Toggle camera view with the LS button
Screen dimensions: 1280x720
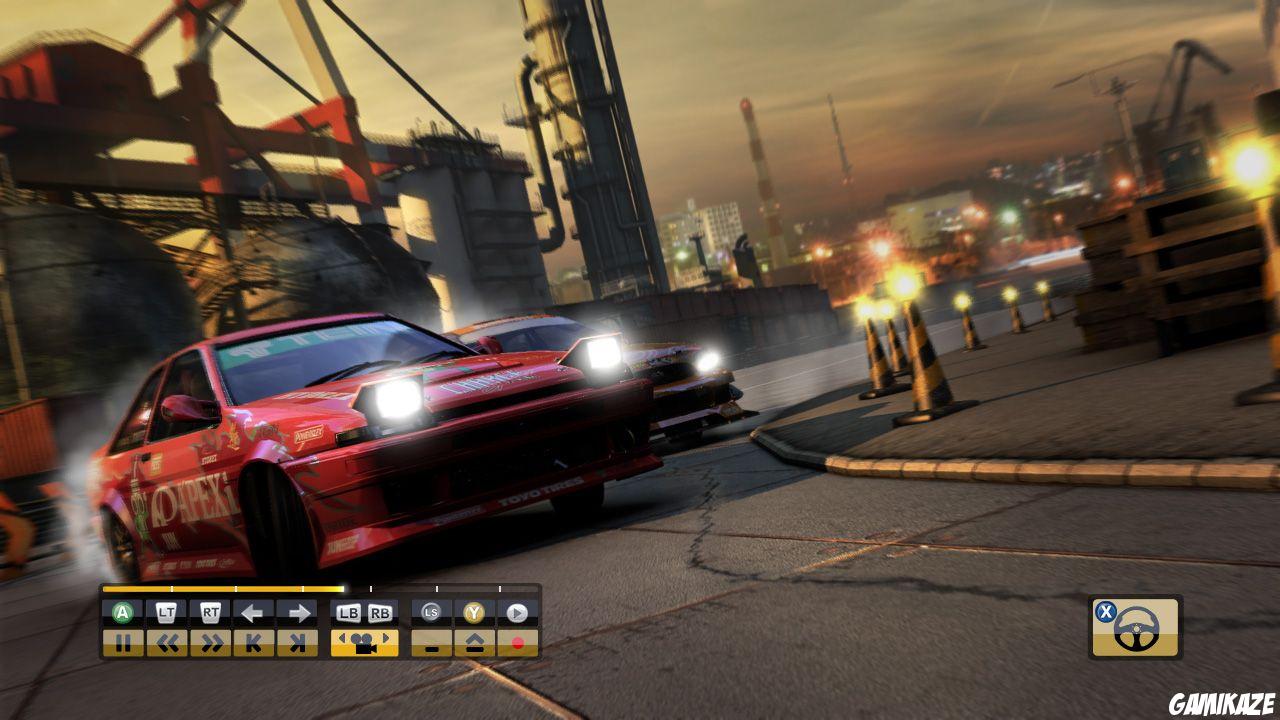pyautogui.click(x=431, y=611)
